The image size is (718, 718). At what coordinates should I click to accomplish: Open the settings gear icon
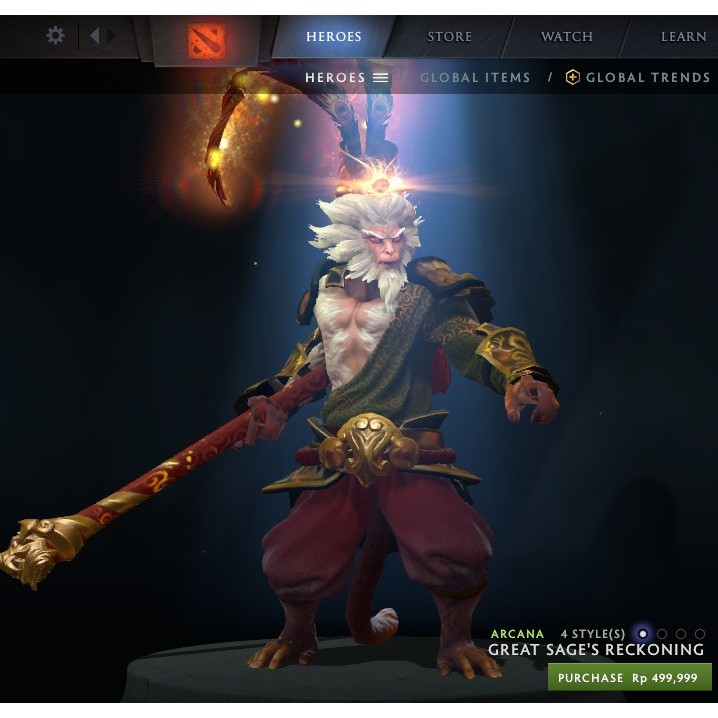pyautogui.click(x=56, y=36)
